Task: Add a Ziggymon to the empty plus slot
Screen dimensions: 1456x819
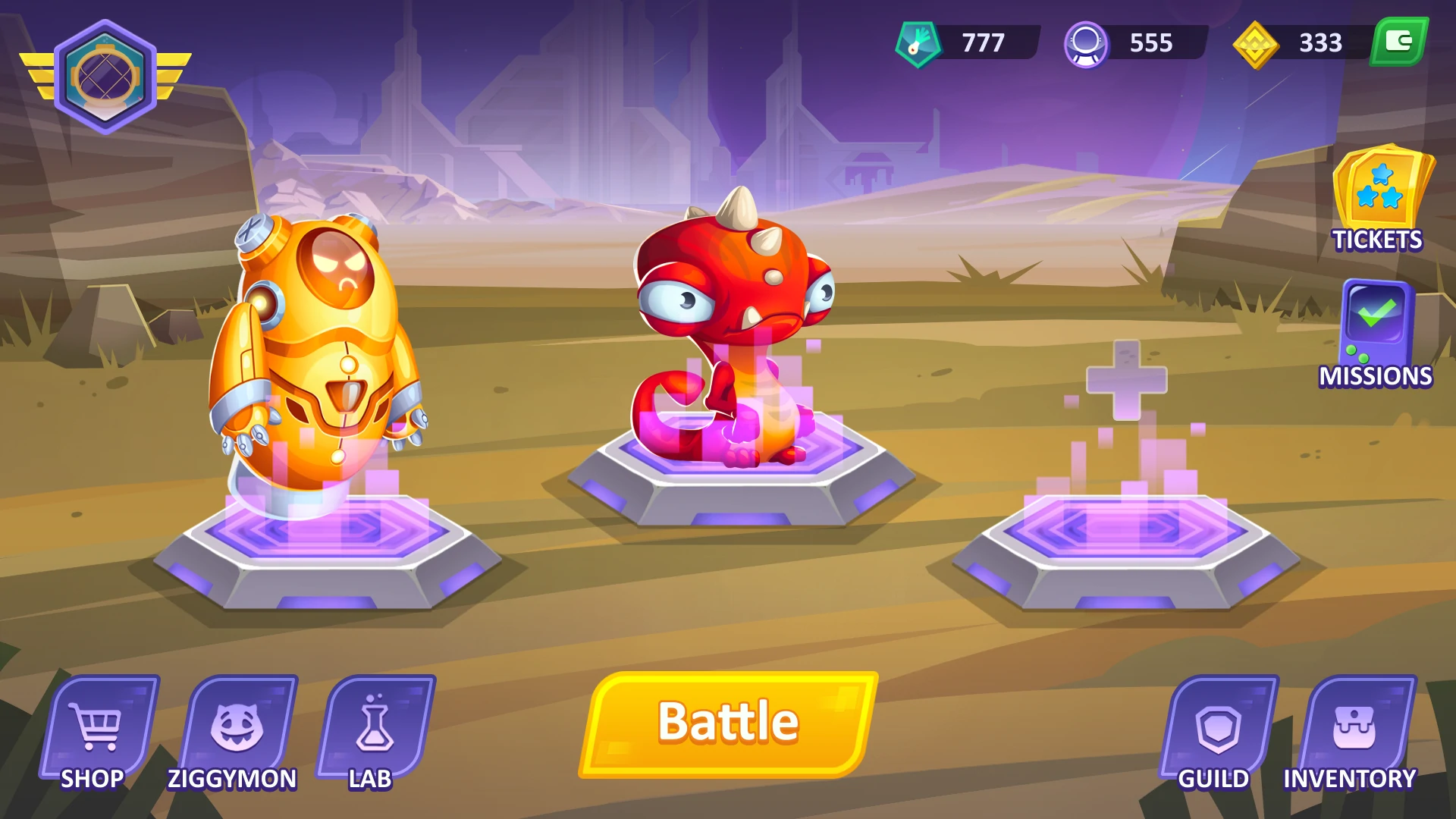Action: 1126,379
